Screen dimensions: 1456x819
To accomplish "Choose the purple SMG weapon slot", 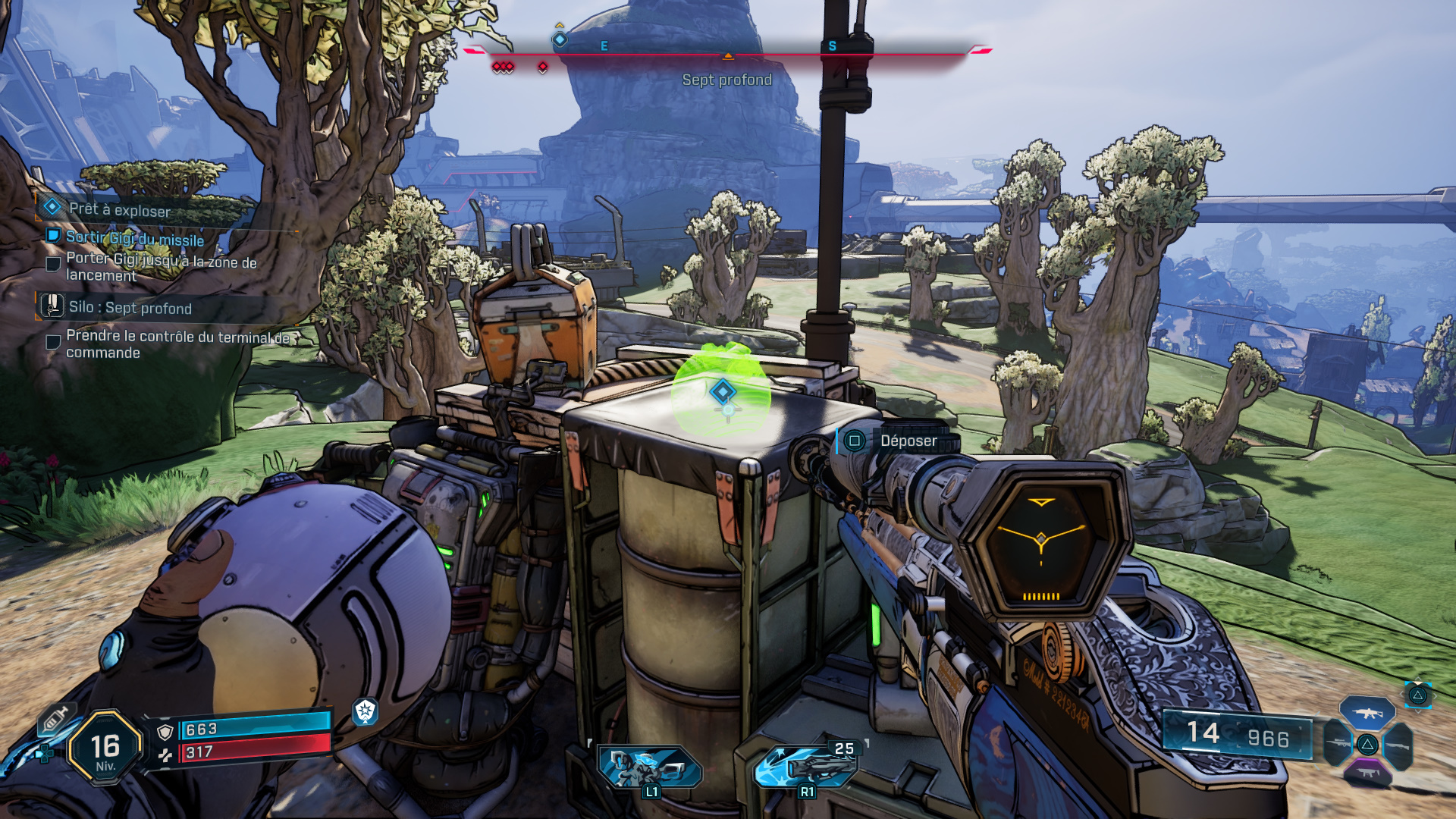I will coord(1367,773).
